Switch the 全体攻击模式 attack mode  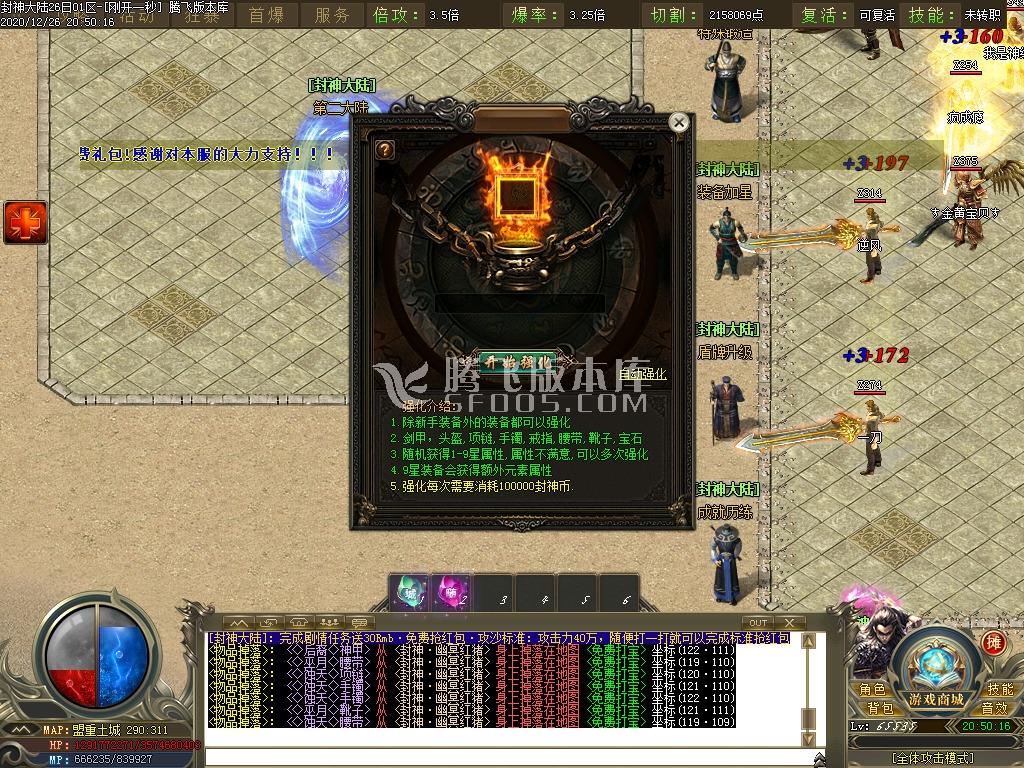[934, 757]
